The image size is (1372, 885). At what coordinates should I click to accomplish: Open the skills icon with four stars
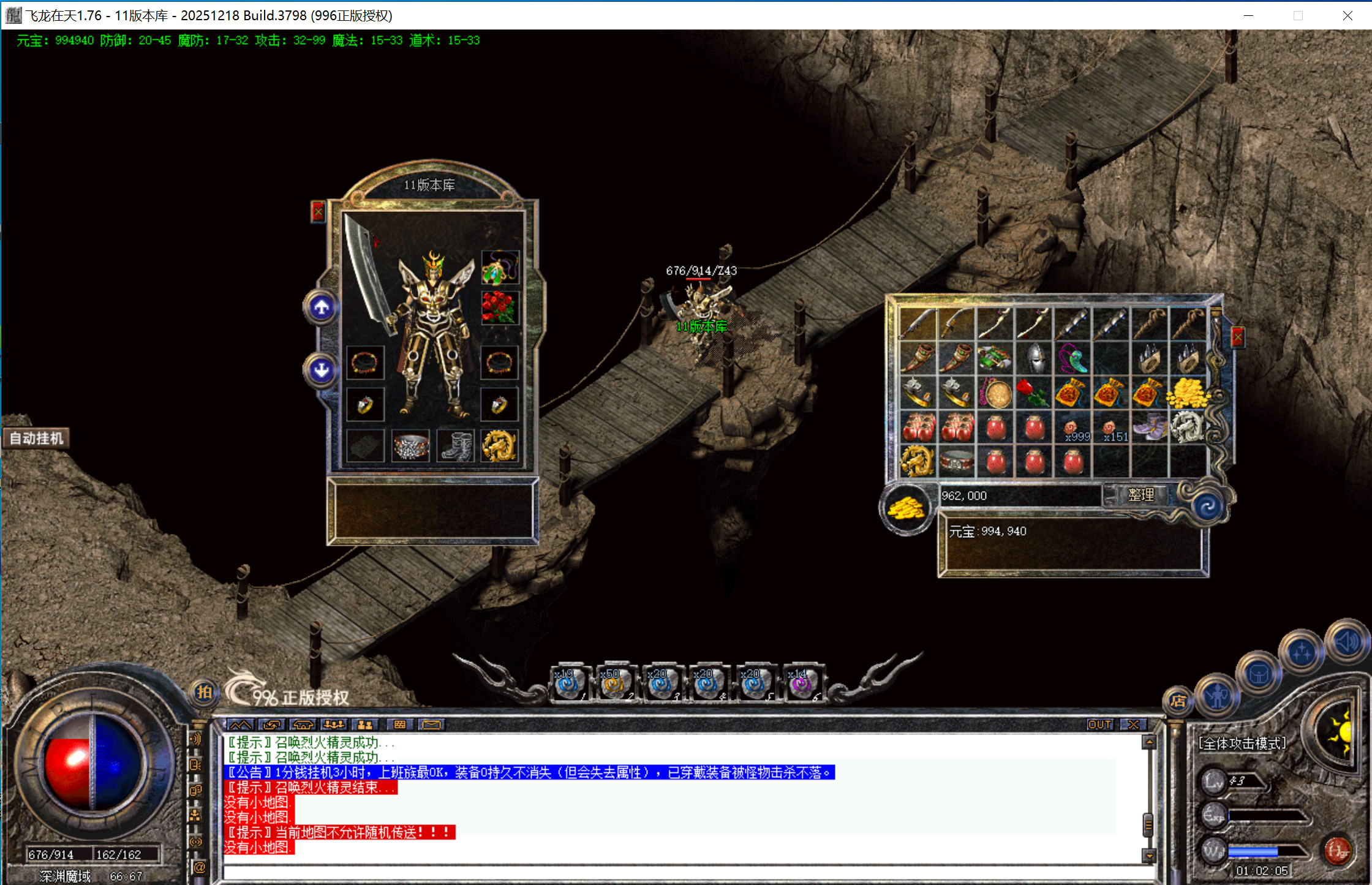[1301, 653]
